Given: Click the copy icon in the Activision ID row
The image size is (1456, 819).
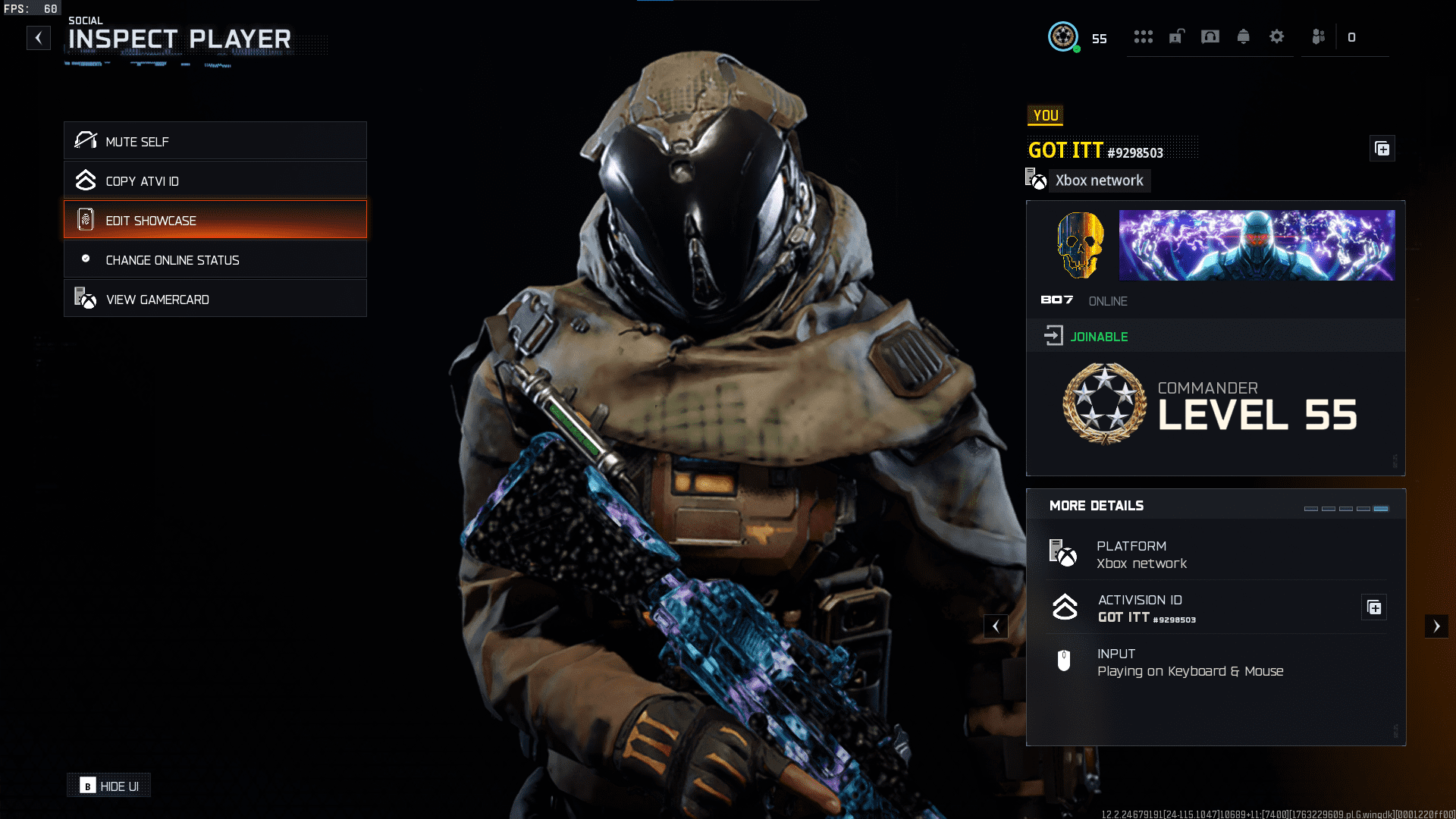Looking at the screenshot, I should (x=1374, y=607).
